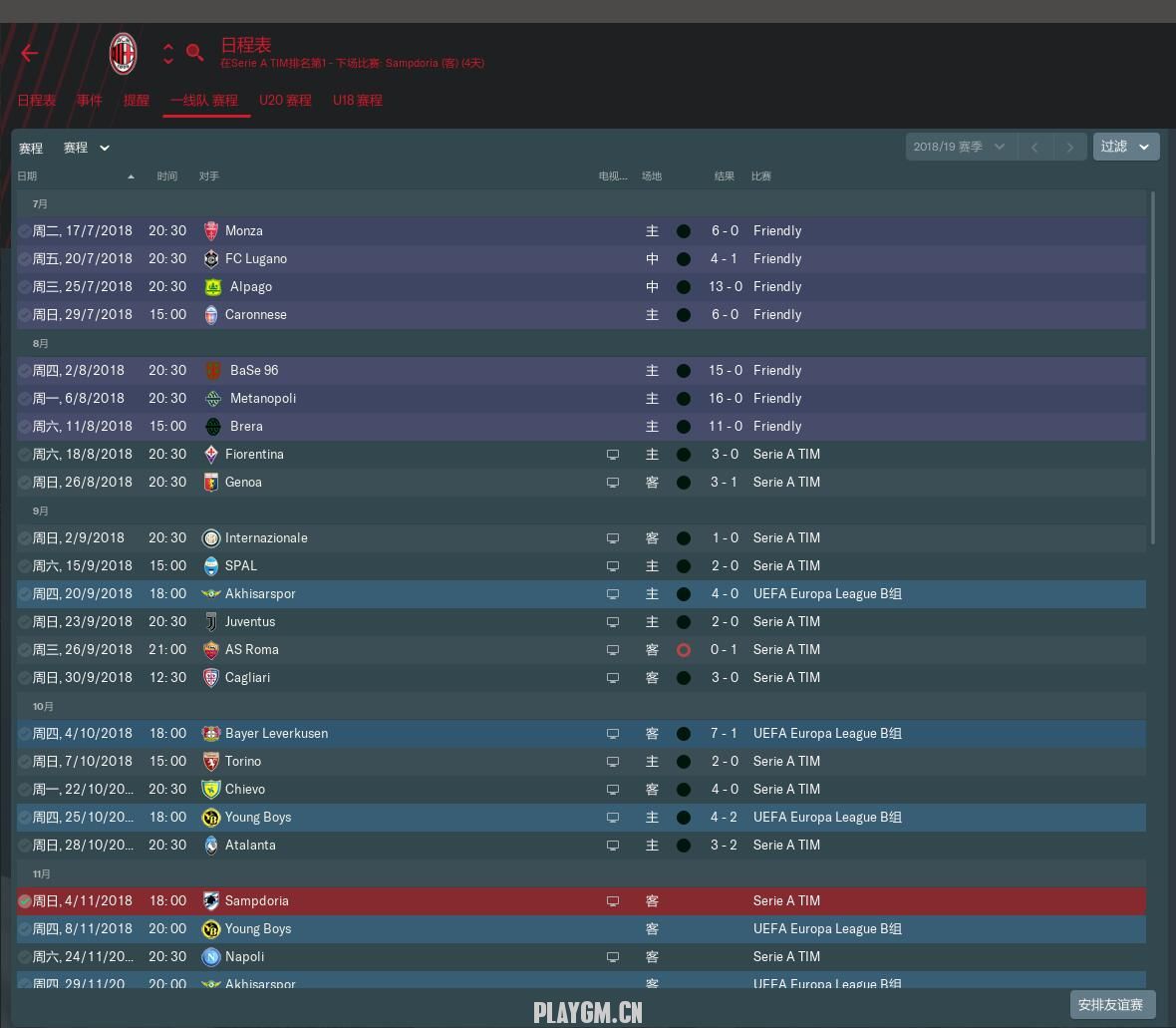Image resolution: width=1176 pixels, height=1028 pixels.
Task: Select the 日程表 tab
Action: tap(37, 100)
